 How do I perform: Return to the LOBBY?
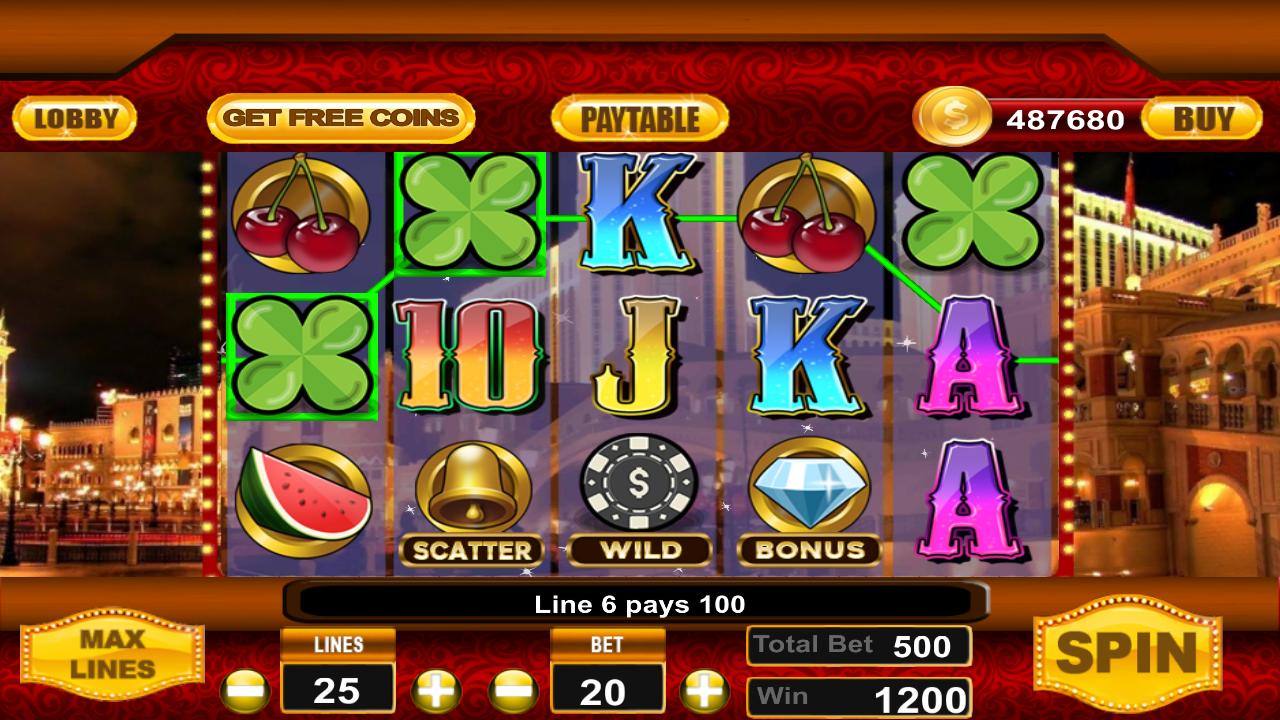point(75,117)
